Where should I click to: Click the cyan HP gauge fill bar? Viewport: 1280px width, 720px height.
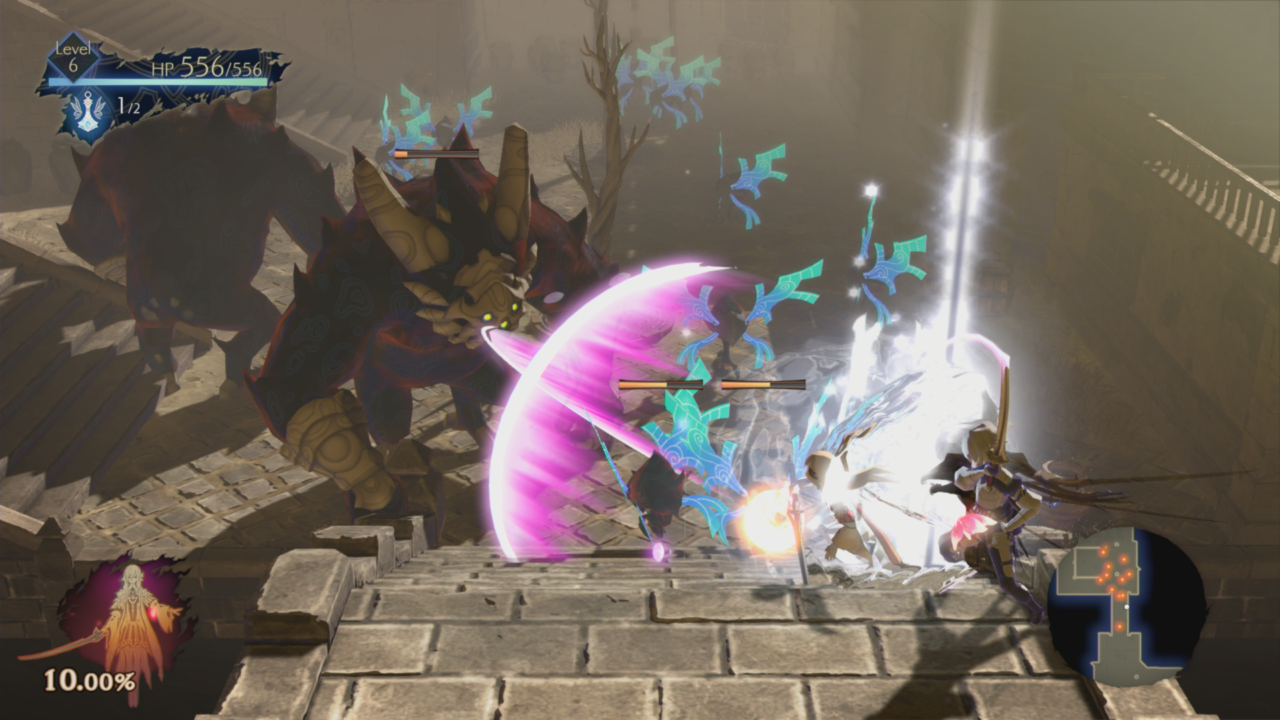click(158, 81)
